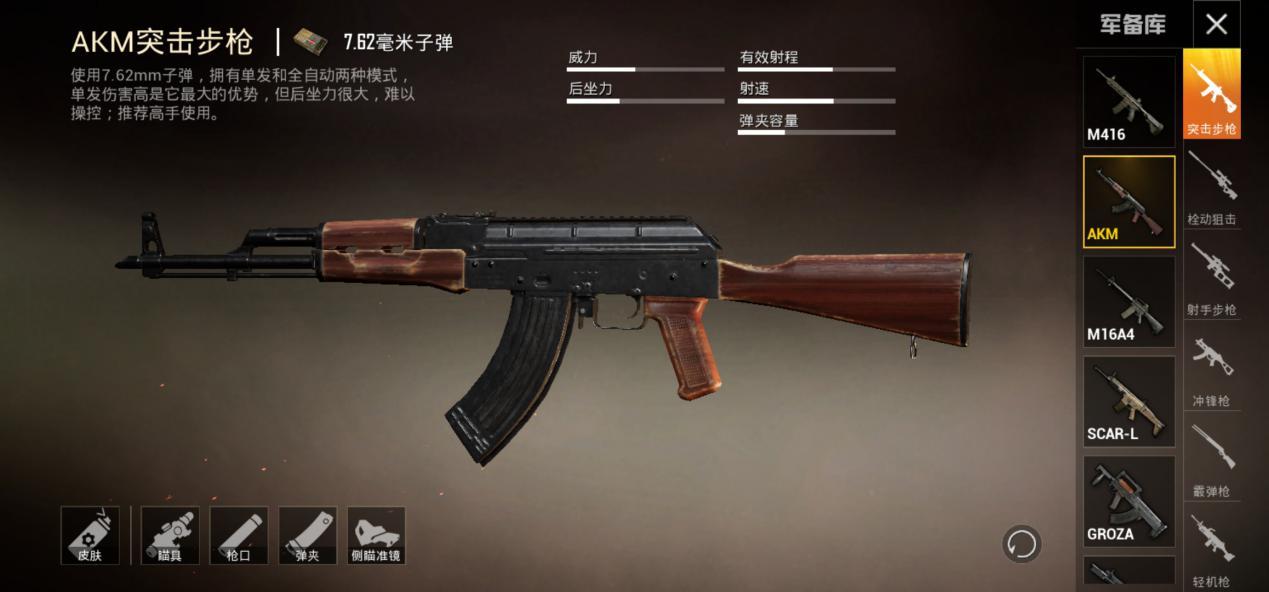Close the armory screen
Viewport: 1269px width, 592px height.
[x=1216, y=24]
